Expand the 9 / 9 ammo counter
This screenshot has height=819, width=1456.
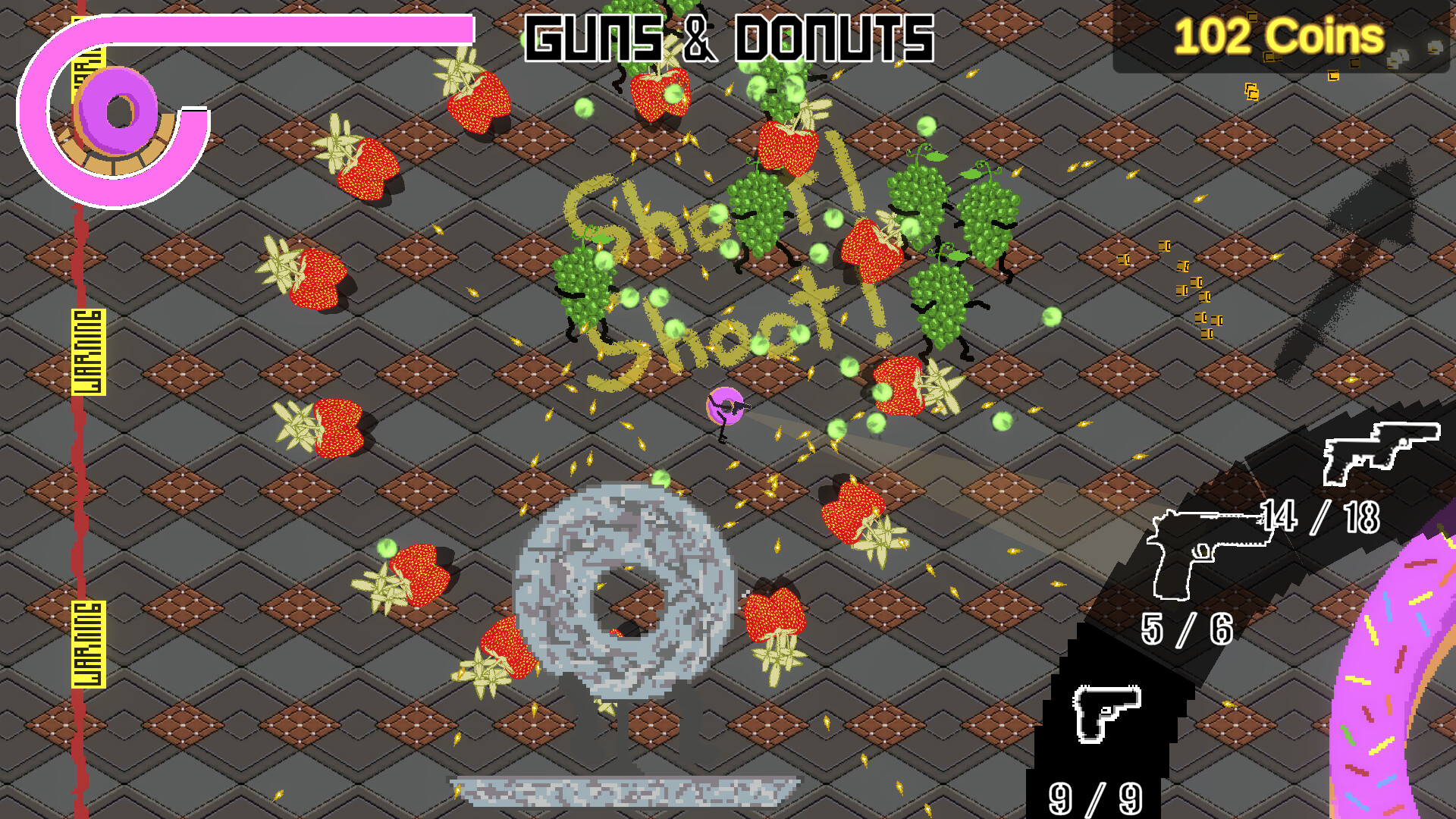click(1094, 798)
